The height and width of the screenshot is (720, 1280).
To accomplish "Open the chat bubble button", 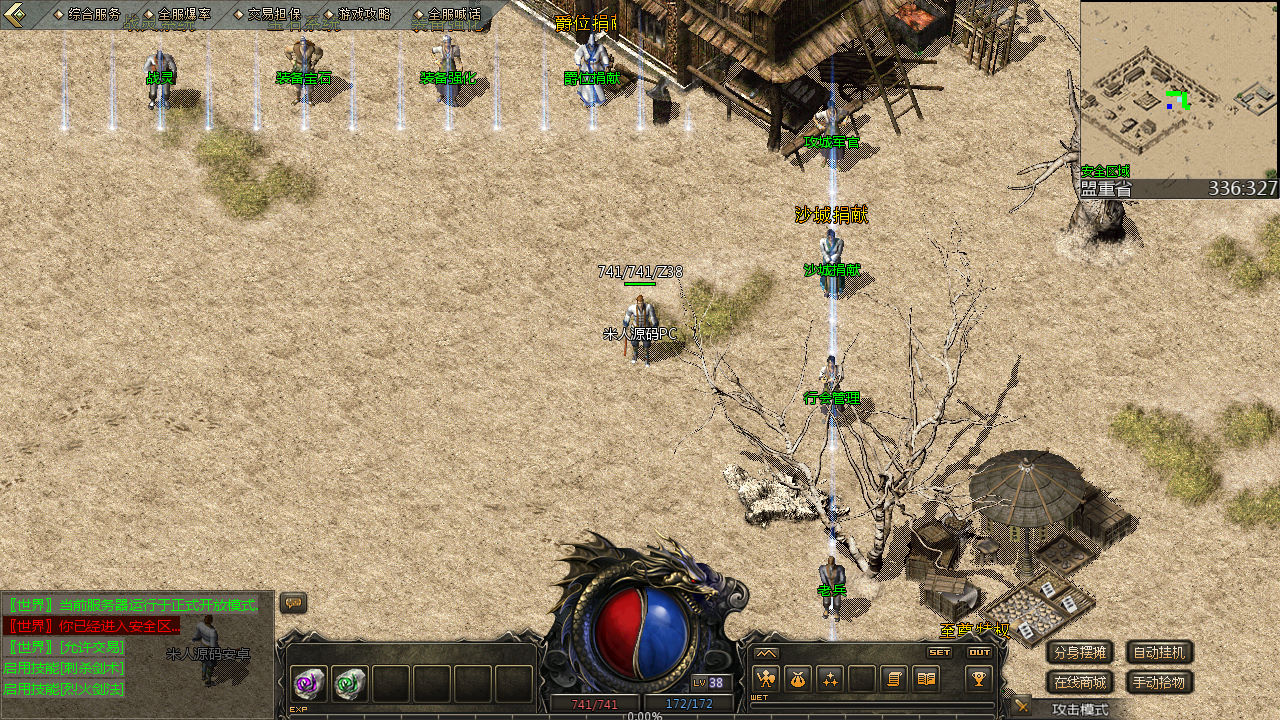I will [293, 603].
